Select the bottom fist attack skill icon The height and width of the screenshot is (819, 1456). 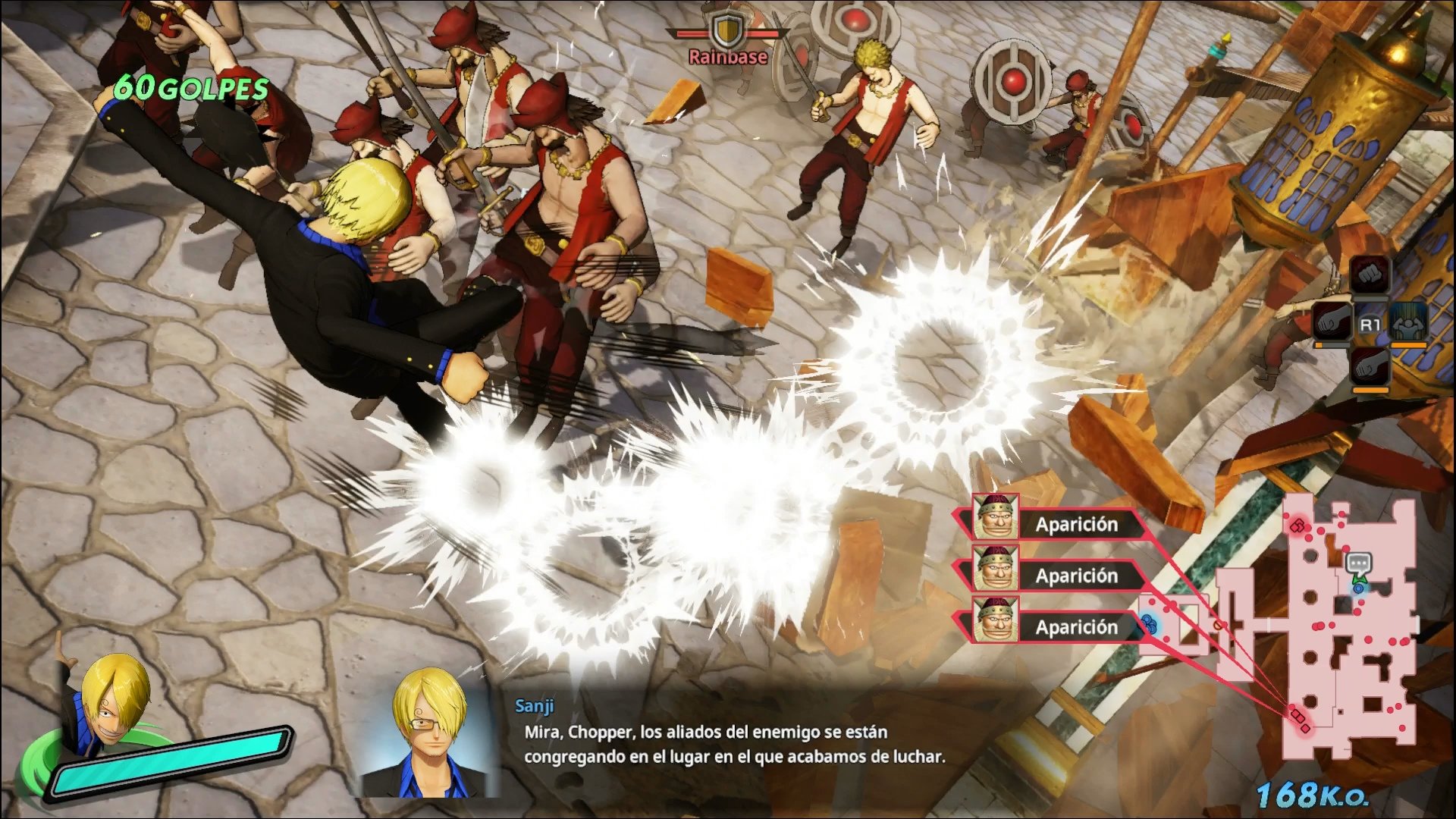point(1370,367)
